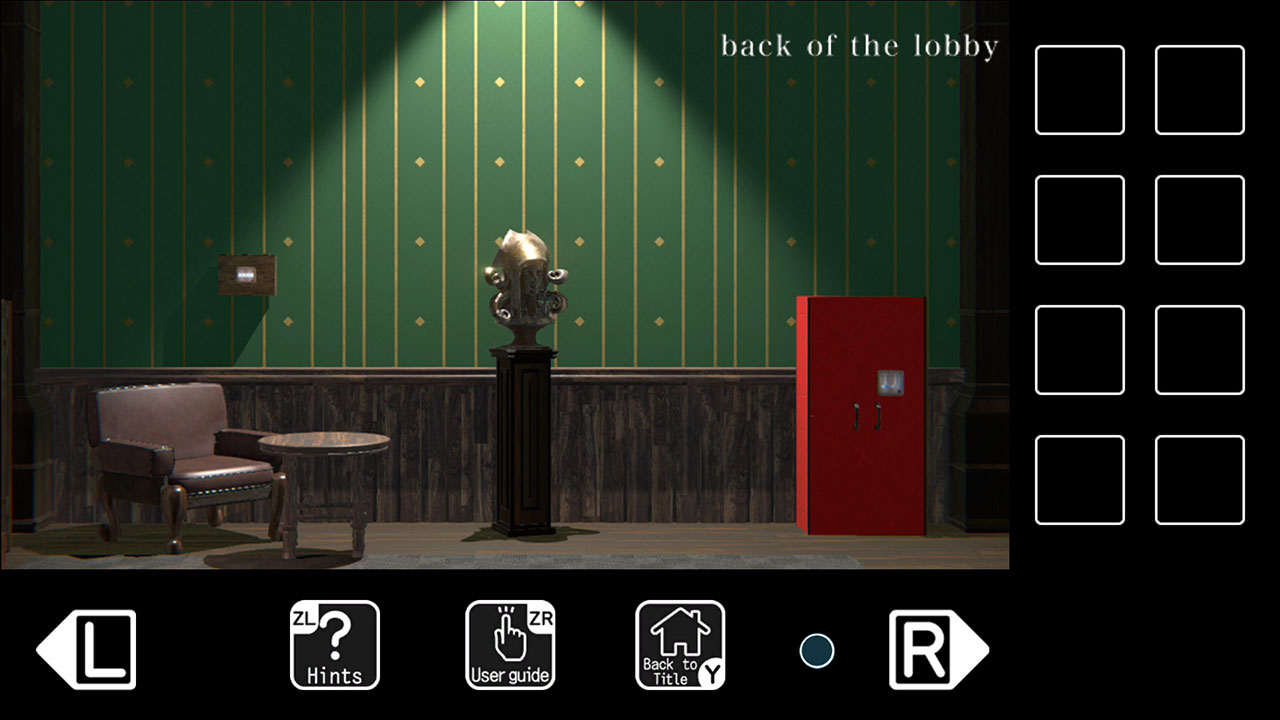Open the Hints panel with the question mark icon

(335, 645)
